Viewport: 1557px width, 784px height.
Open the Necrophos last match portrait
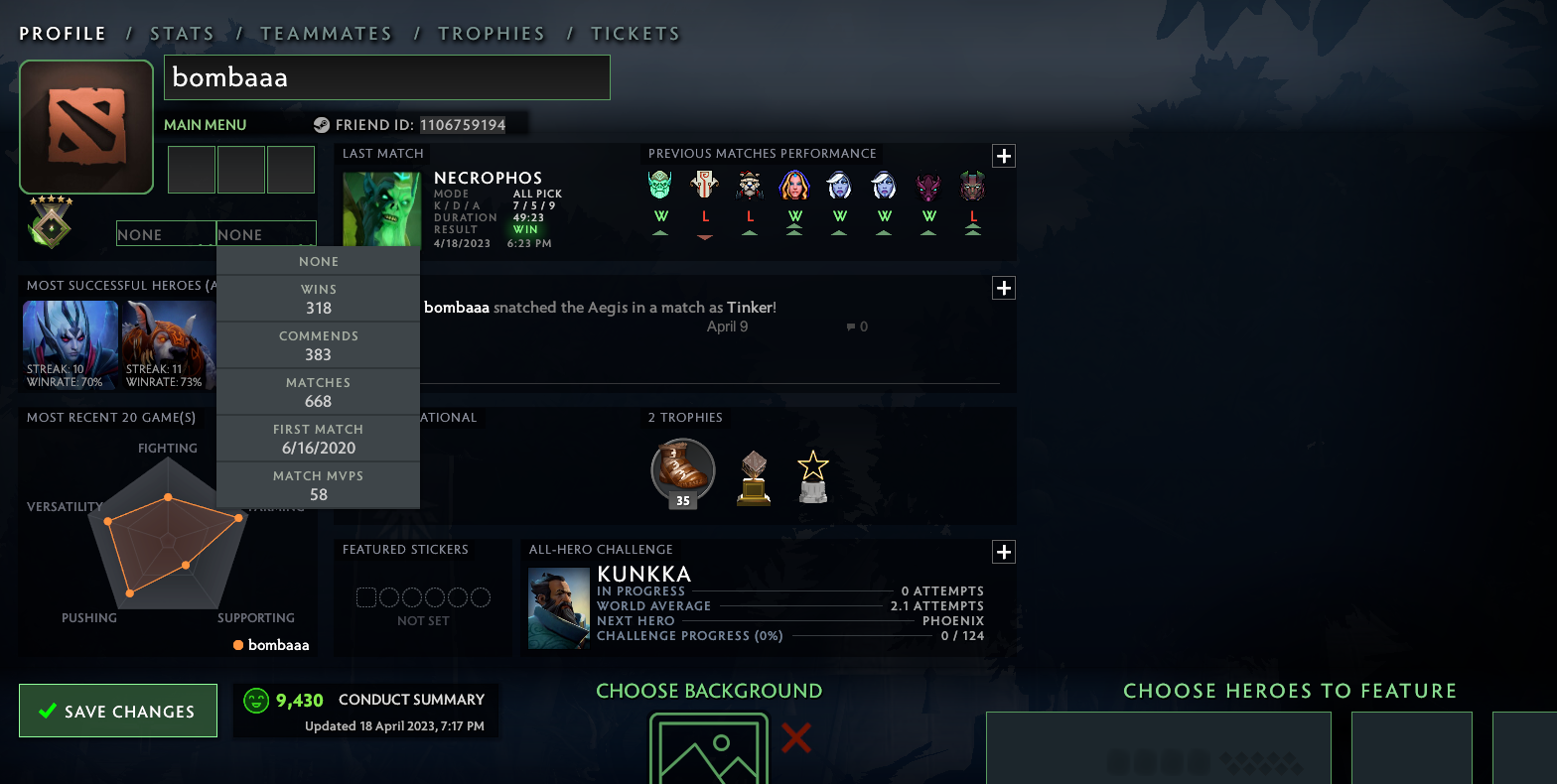pyautogui.click(x=381, y=208)
